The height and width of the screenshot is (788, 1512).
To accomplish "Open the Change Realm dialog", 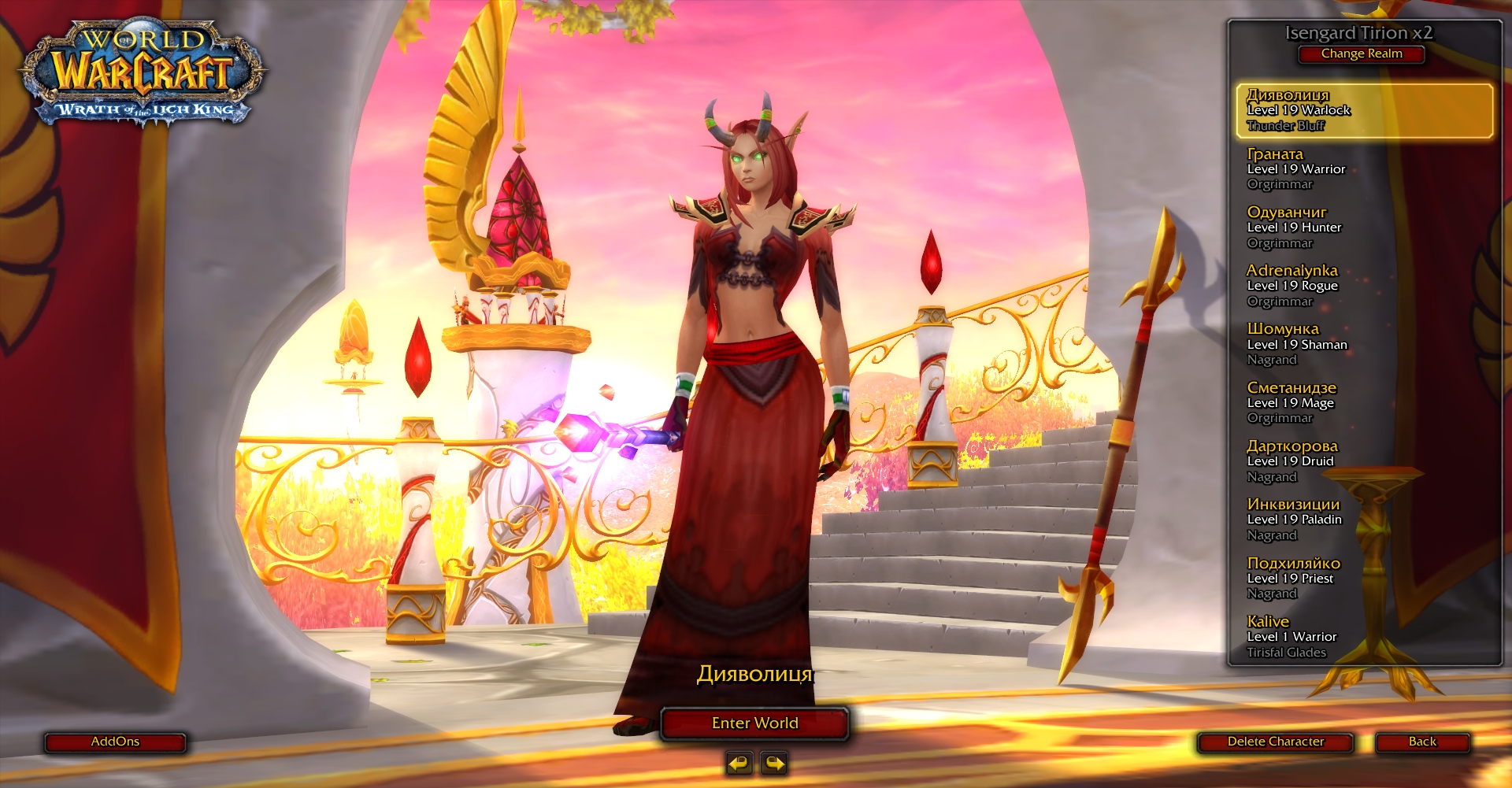I will click(1362, 54).
